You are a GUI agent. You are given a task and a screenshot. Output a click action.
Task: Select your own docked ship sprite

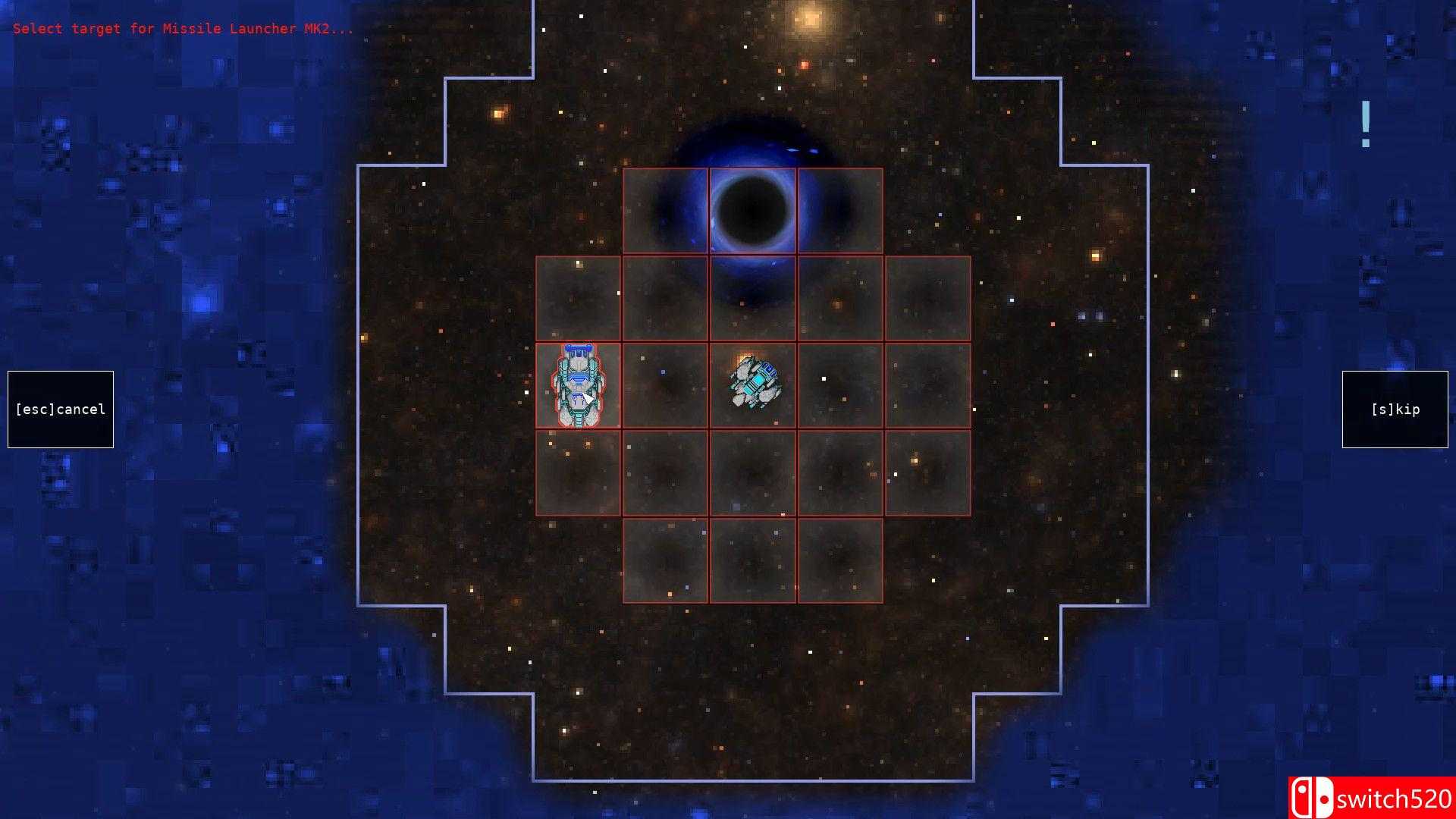(579, 384)
